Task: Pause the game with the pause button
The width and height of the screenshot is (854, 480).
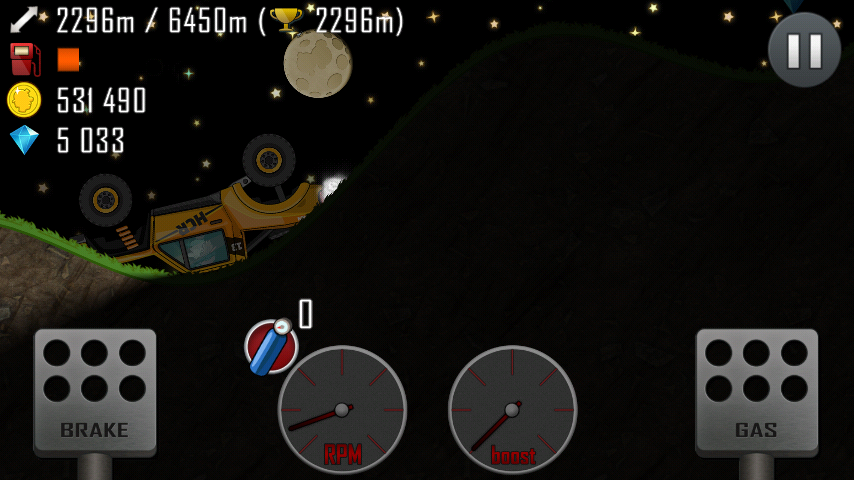Action: click(804, 50)
